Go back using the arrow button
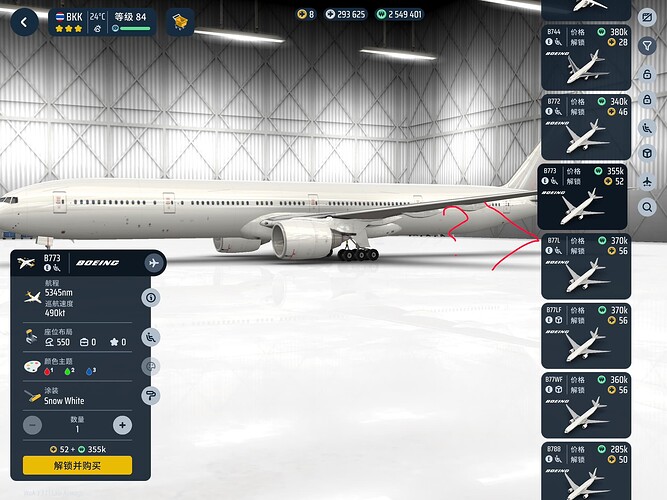Screen dimensions: 667x500 pos(24,20)
